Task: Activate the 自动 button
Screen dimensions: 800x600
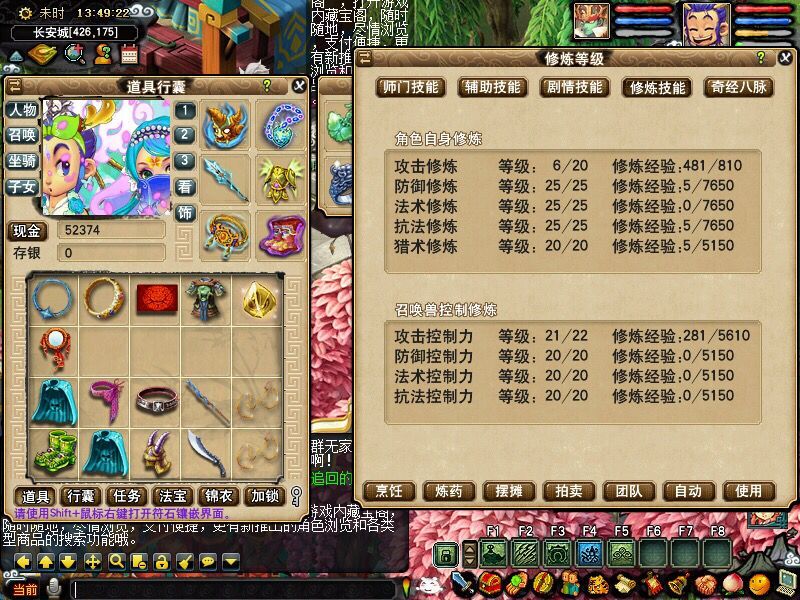Action: coord(688,491)
